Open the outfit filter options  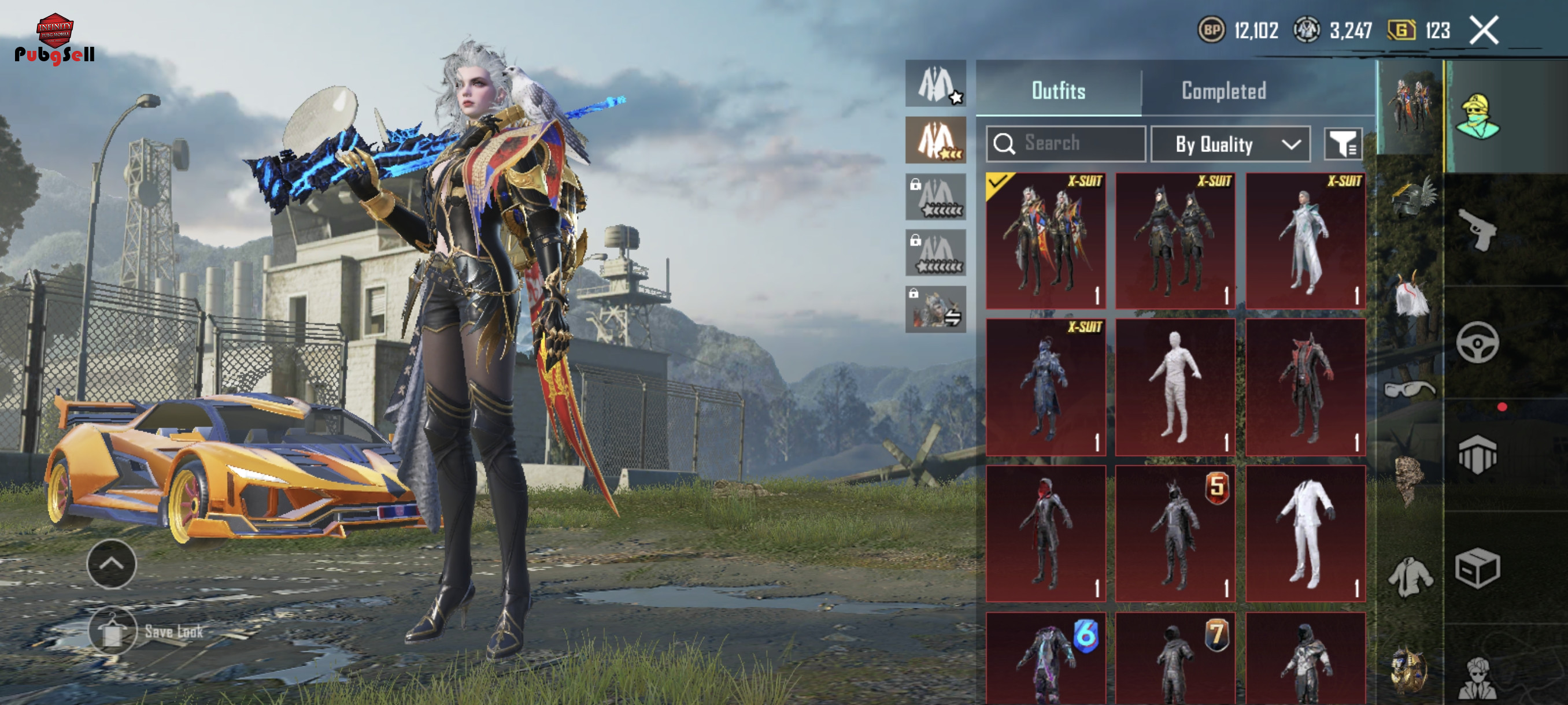click(1343, 144)
